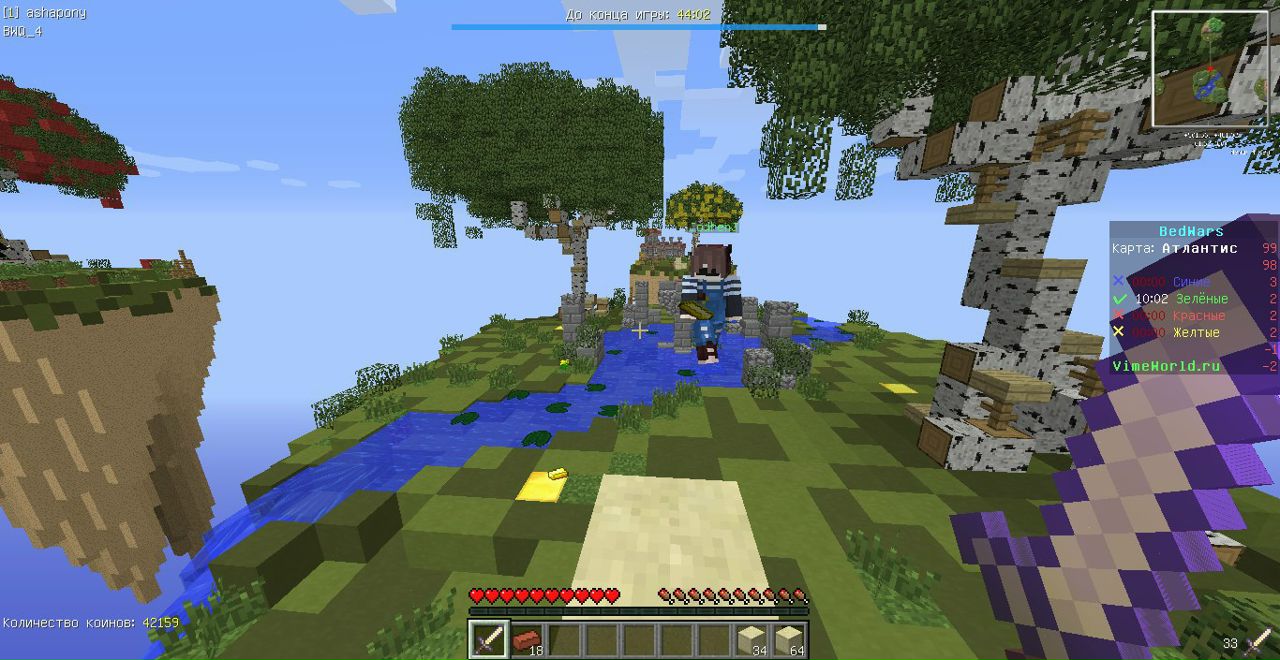Click the minimap of the islands
The image size is (1280, 660).
point(1209,69)
